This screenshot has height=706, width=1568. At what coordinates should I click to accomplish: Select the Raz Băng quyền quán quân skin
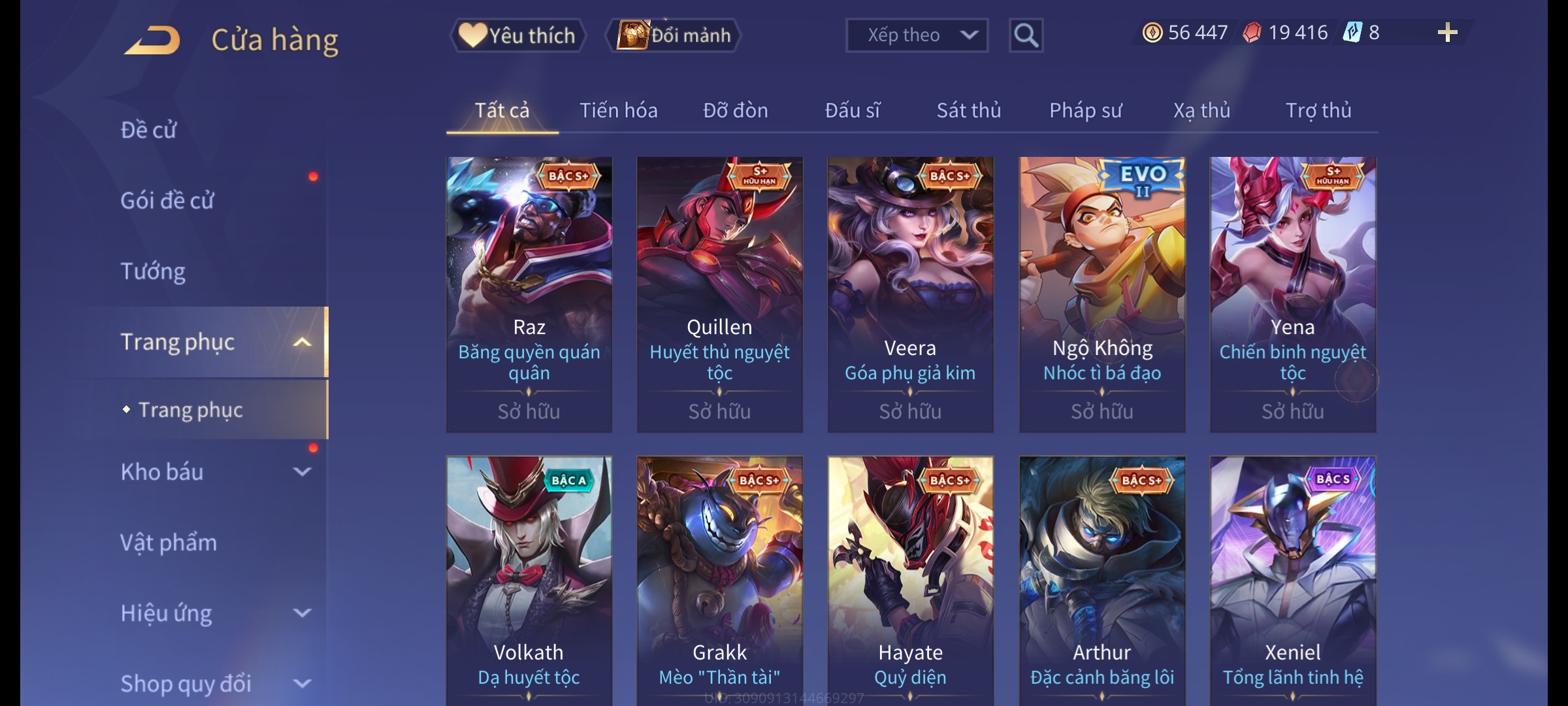[x=529, y=294]
